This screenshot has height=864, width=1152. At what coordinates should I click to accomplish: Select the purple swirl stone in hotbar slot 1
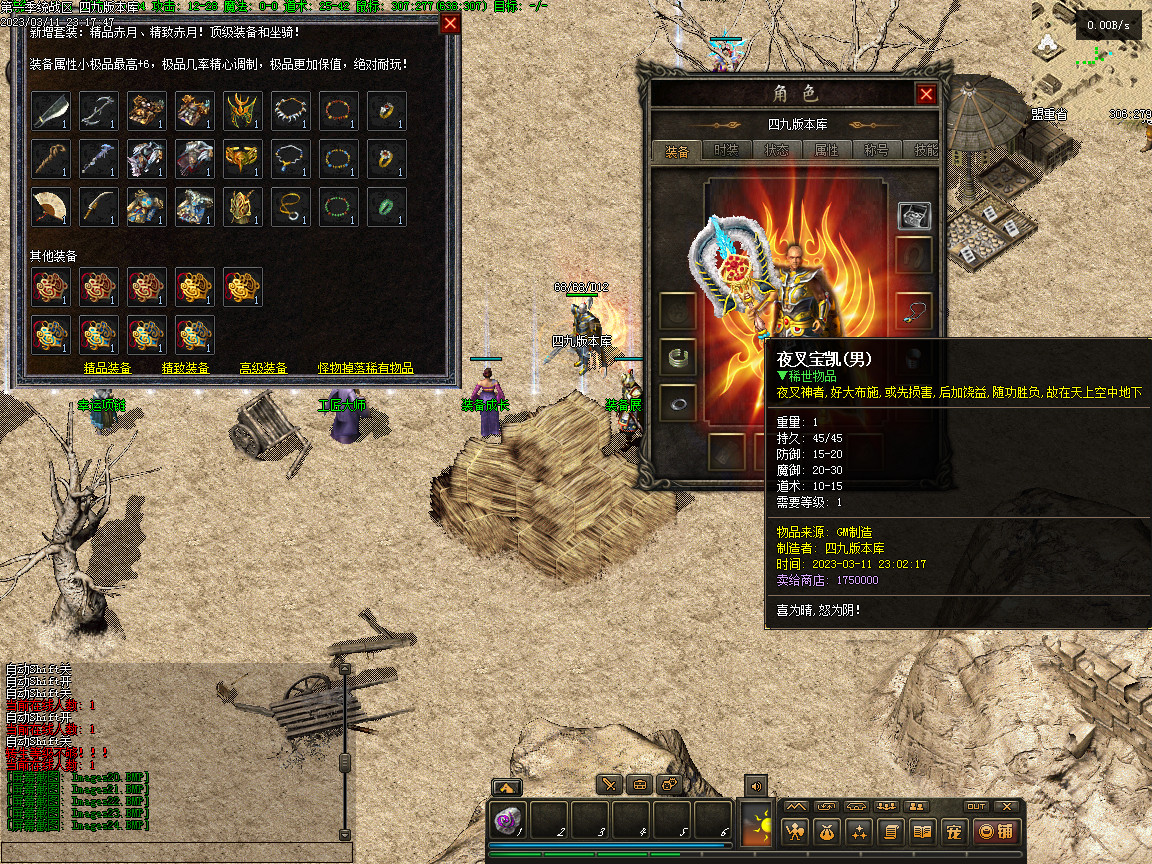pyautogui.click(x=508, y=820)
